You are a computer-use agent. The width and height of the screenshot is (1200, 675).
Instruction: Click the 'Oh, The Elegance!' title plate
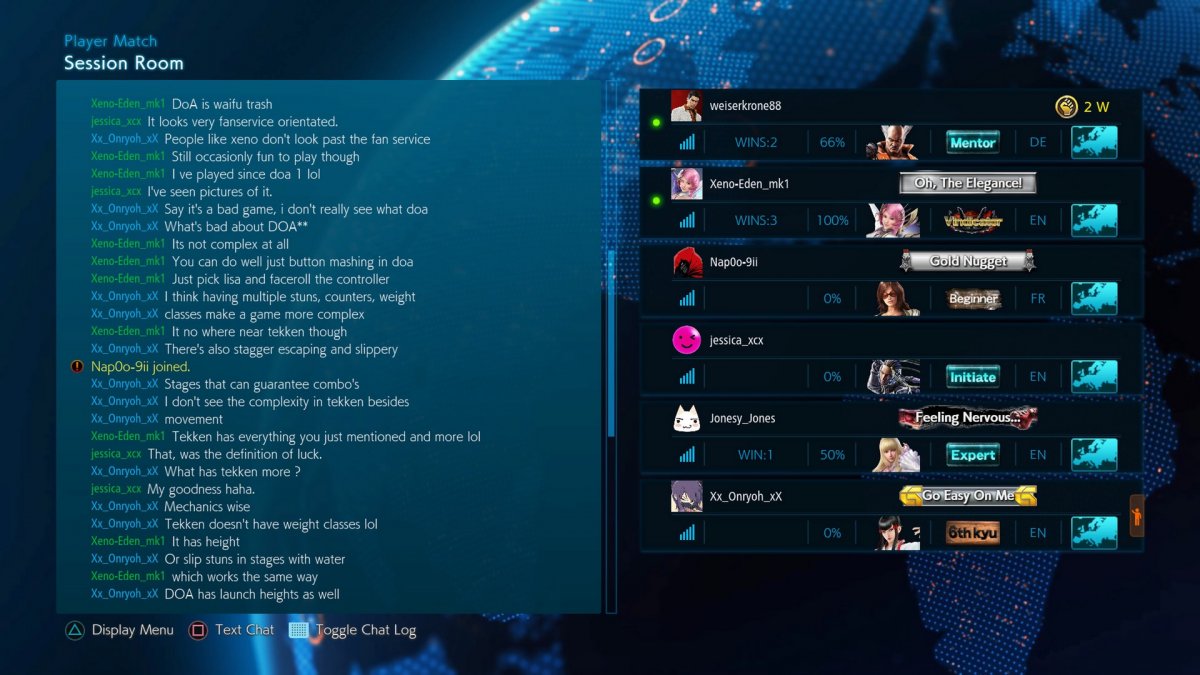click(968, 183)
